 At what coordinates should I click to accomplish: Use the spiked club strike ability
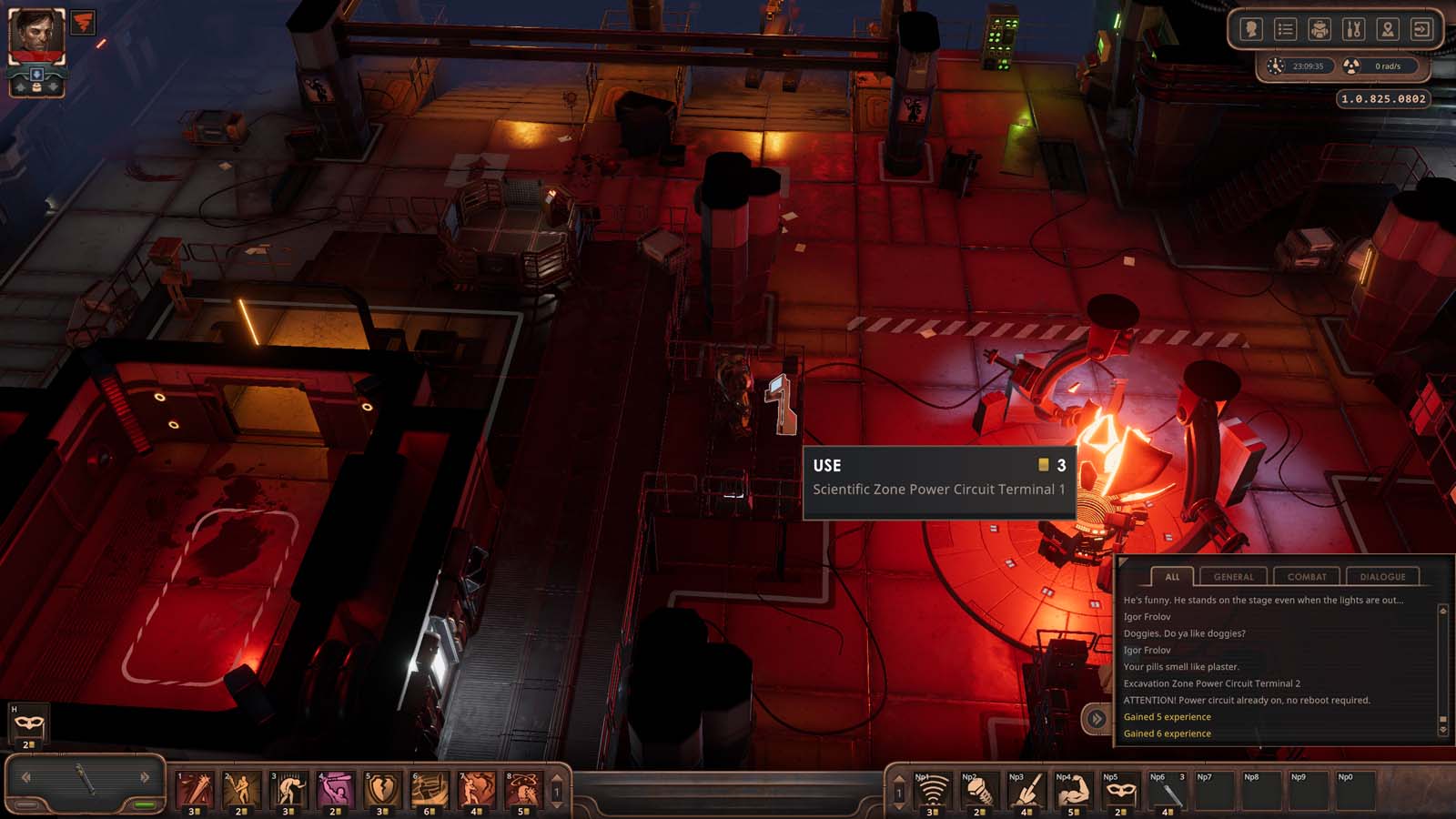[195, 789]
